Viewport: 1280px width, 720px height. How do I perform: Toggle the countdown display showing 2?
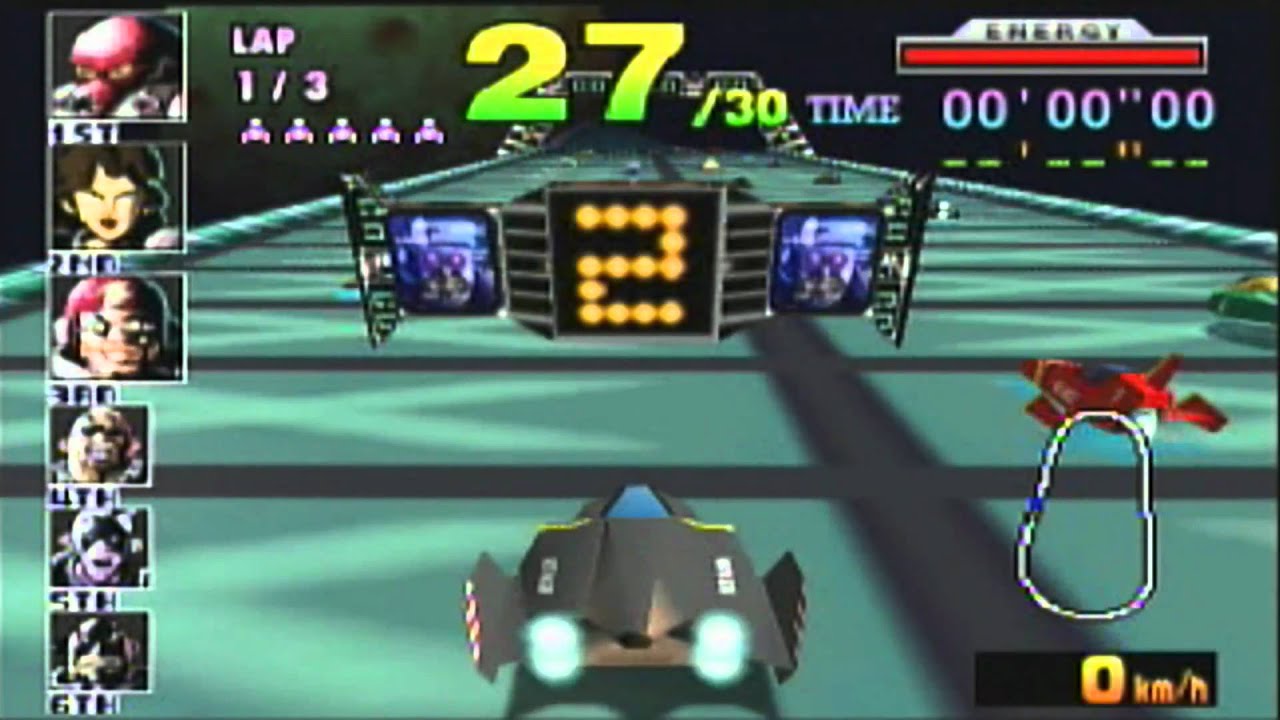point(630,265)
